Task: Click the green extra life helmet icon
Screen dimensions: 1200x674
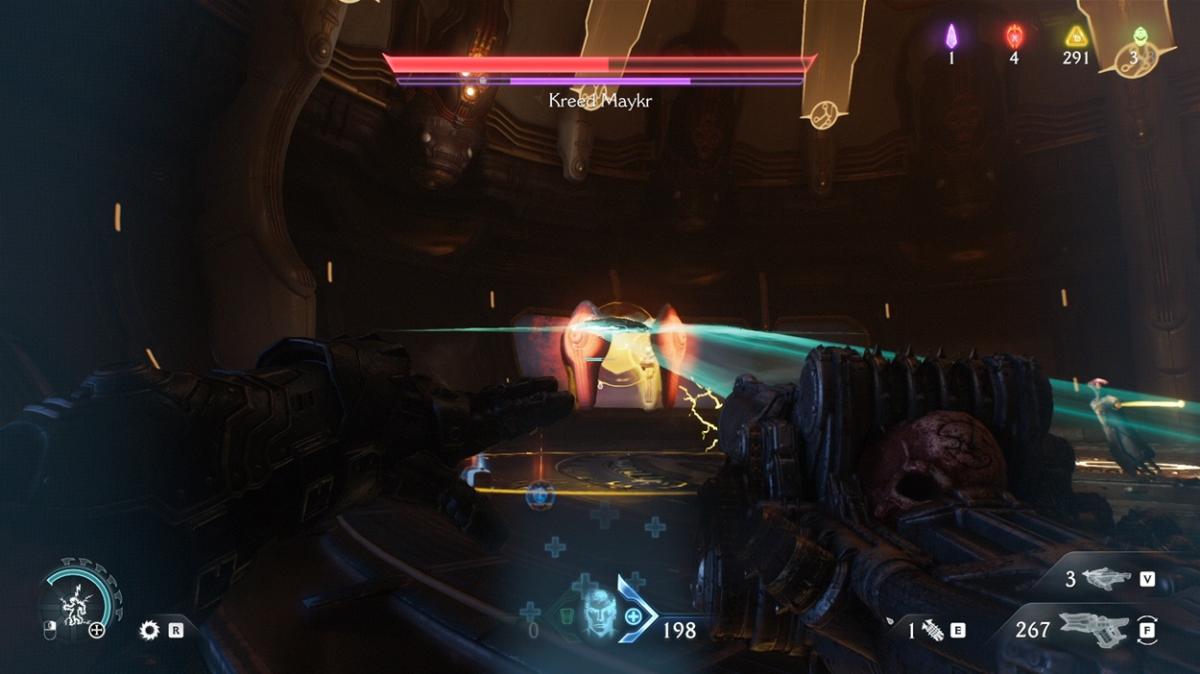Action: (x=1137, y=38)
